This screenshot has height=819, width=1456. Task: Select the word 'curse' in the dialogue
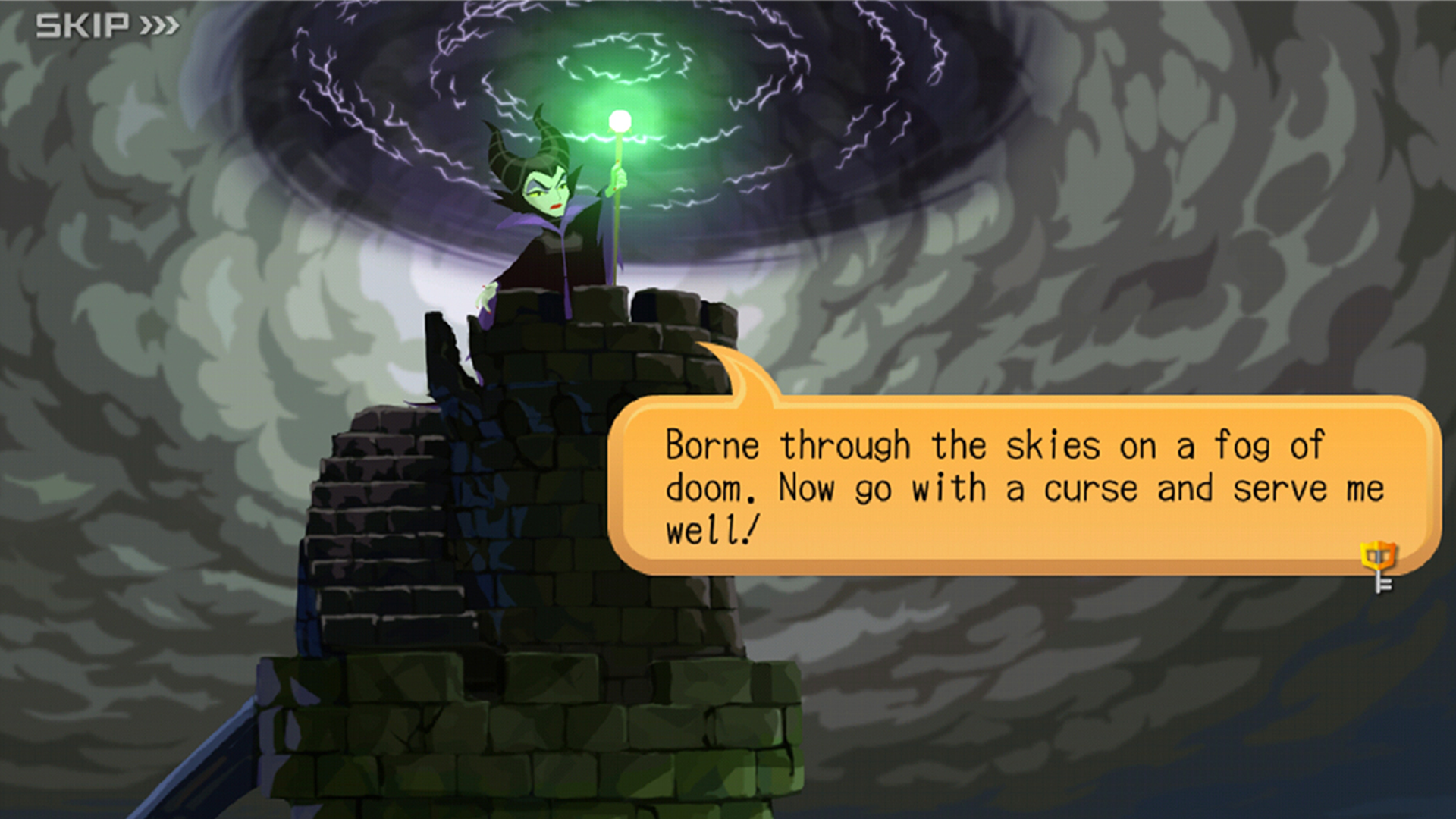click(1092, 489)
